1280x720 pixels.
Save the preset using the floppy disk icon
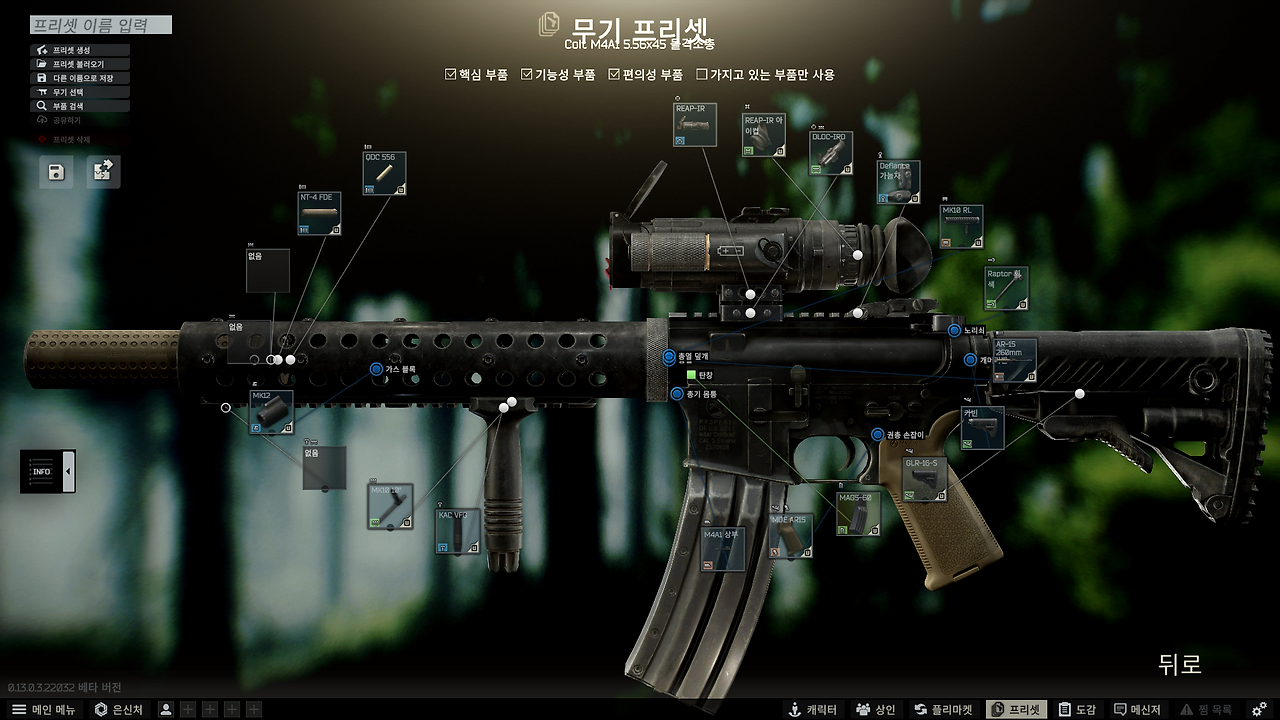[x=55, y=171]
